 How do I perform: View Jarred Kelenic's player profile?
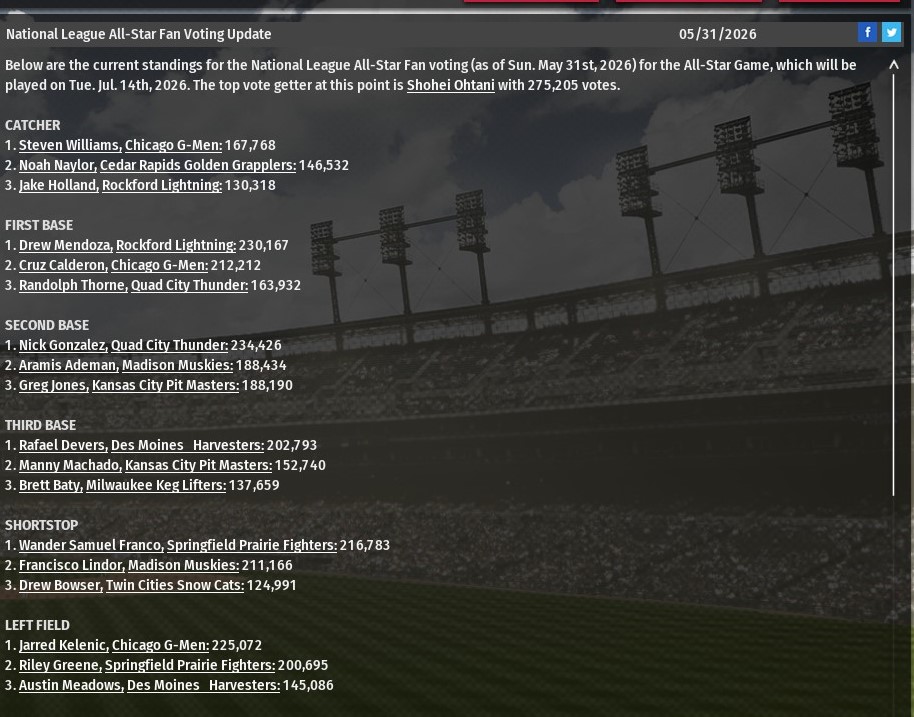click(x=63, y=645)
